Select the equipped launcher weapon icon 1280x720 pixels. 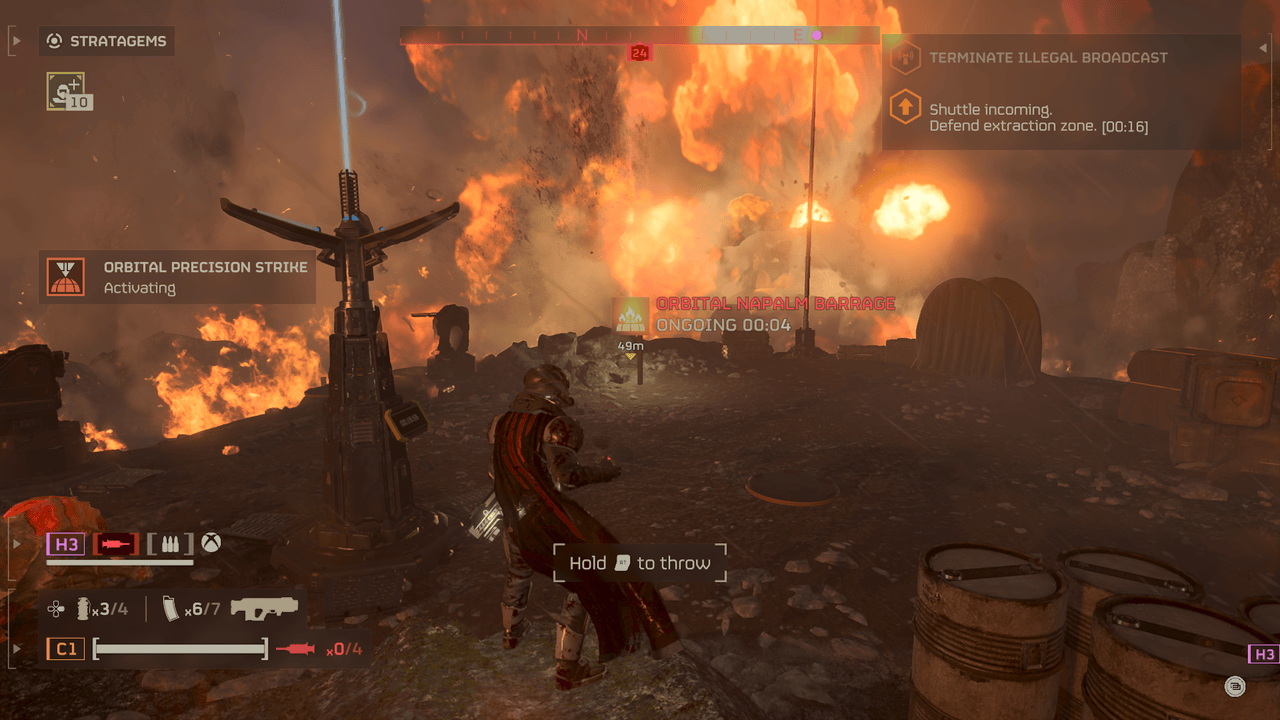[265, 607]
